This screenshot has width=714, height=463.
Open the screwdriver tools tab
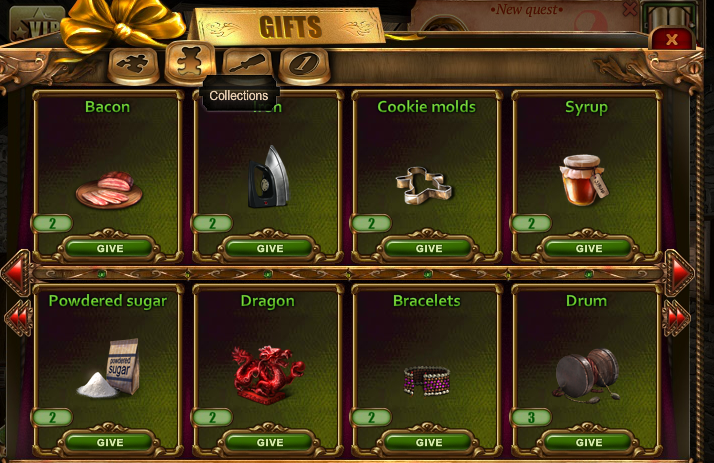point(247,64)
